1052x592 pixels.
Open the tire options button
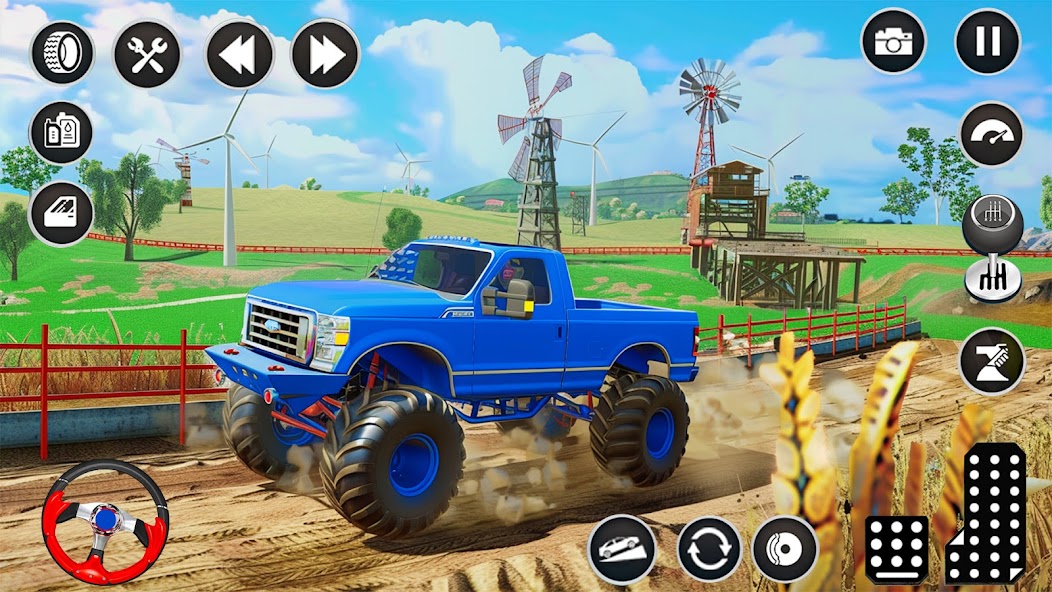[62, 53]
